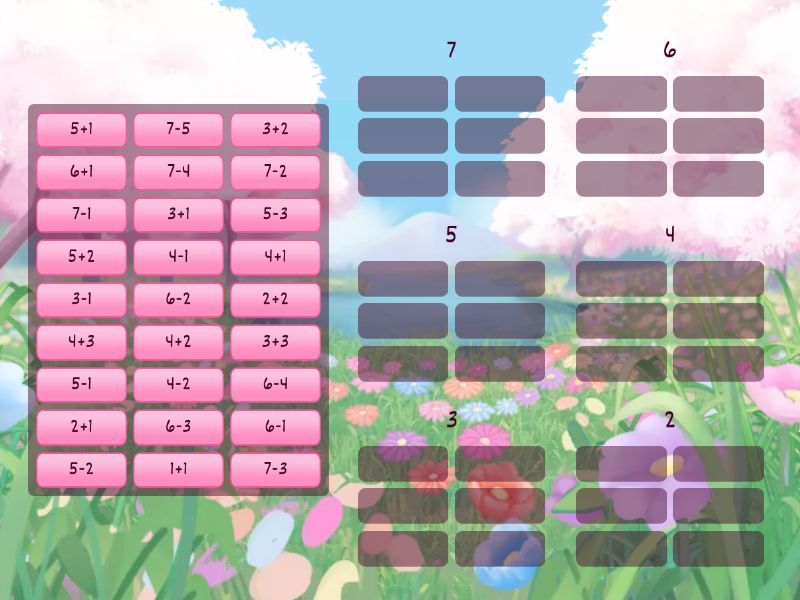Grab the 7-2 tile
Screen dimensions: 800x600
pos(275,172)
